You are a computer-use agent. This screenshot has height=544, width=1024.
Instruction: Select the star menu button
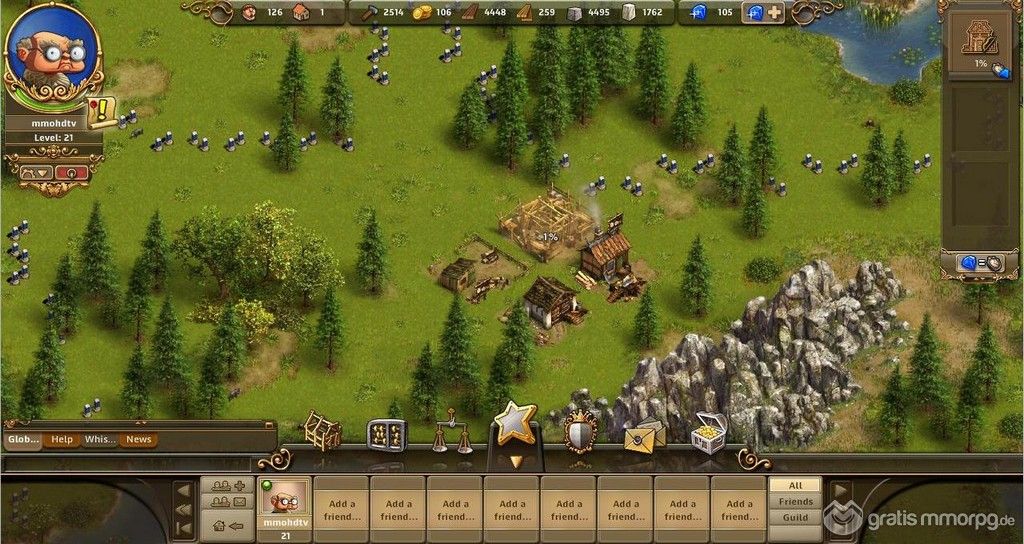(x=516, y=425)
